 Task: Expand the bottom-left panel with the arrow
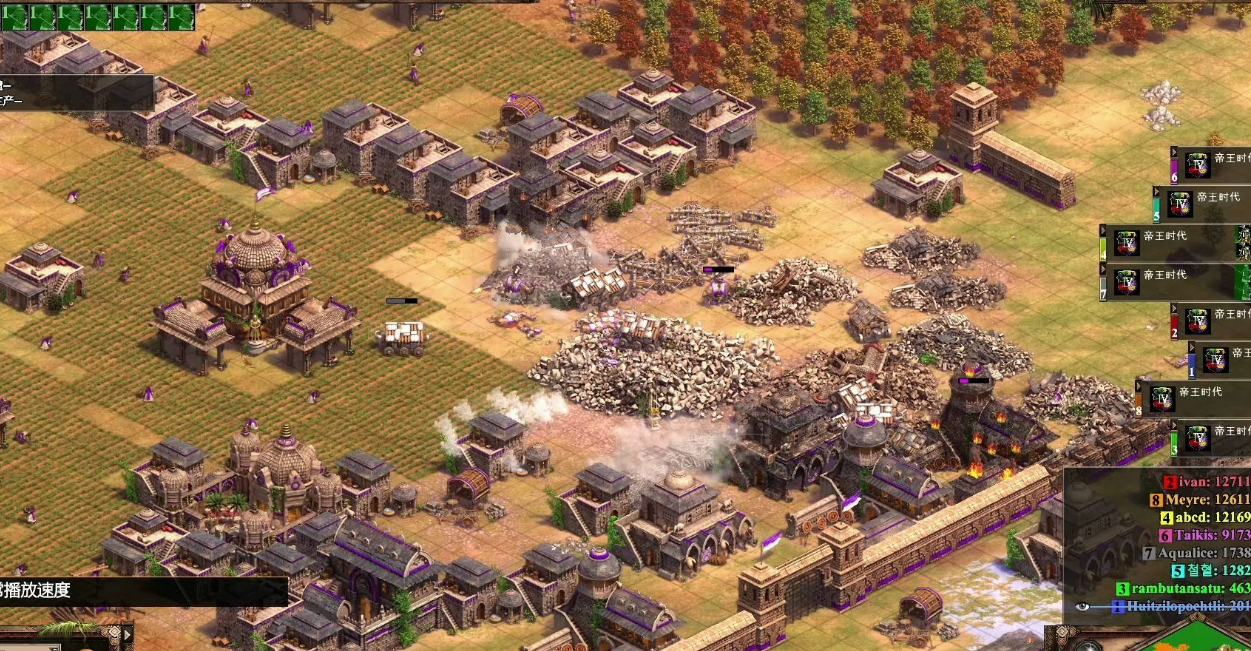tap(127, 633)
